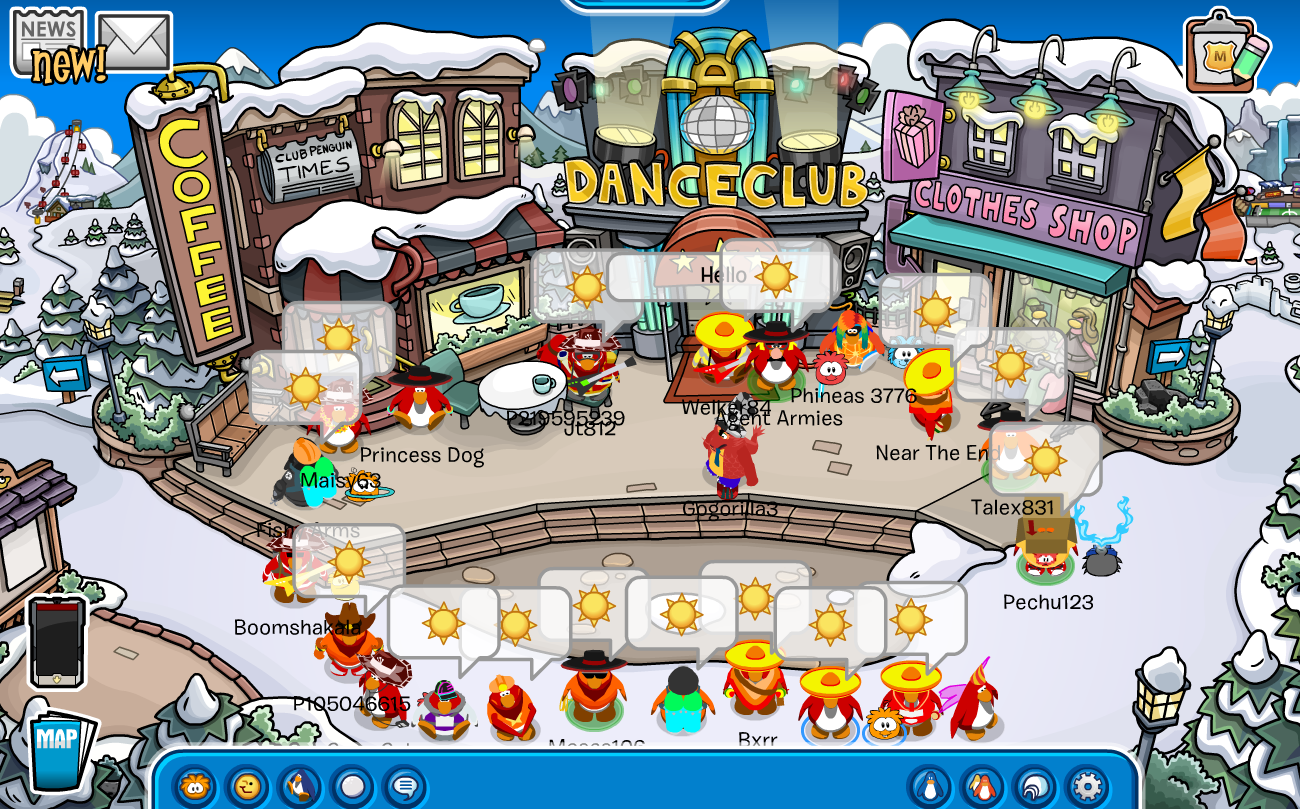The width and height of the screenshot is (1300, 809).
Task: Open the penguin actions menu
Action: tap(299, 786)
